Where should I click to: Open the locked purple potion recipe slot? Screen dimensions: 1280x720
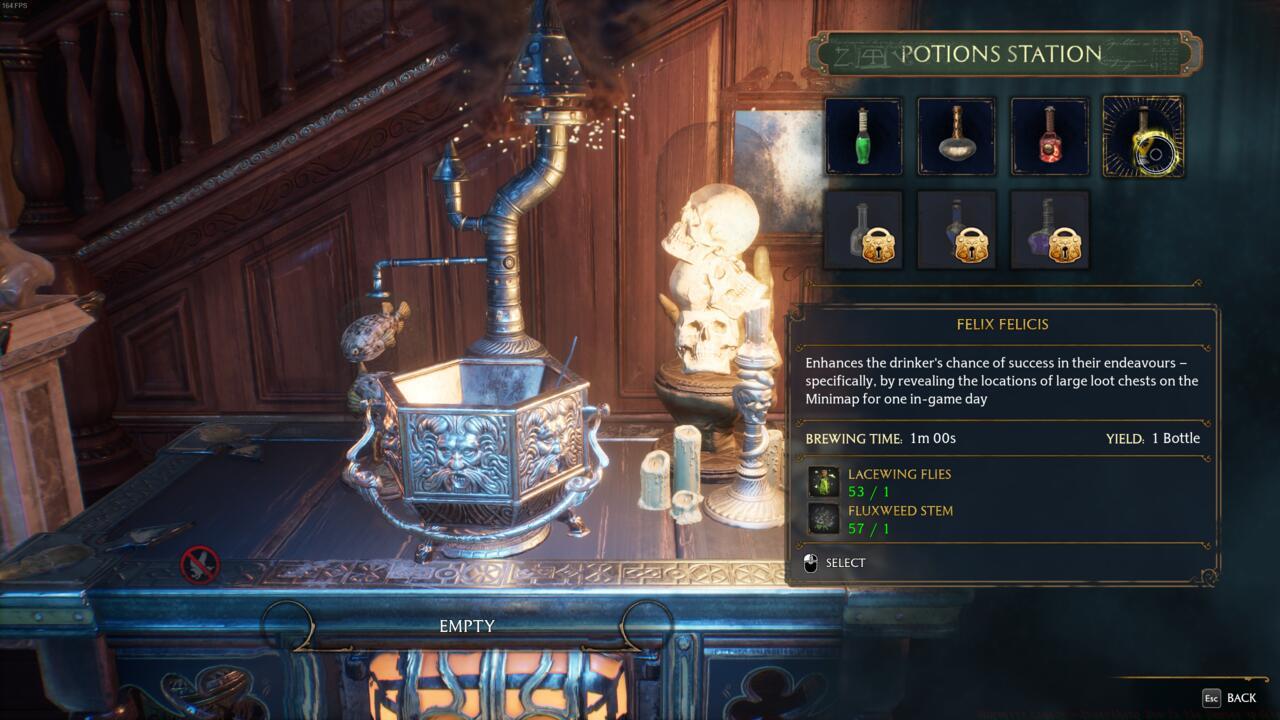(1050, 230)
